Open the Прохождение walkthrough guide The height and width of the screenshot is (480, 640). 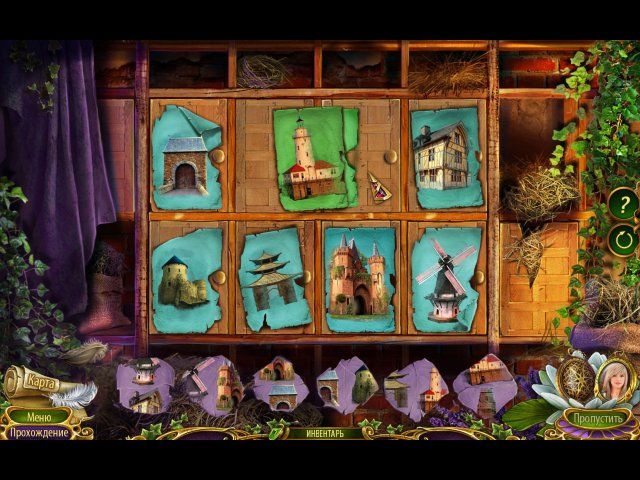click(40, 433)
